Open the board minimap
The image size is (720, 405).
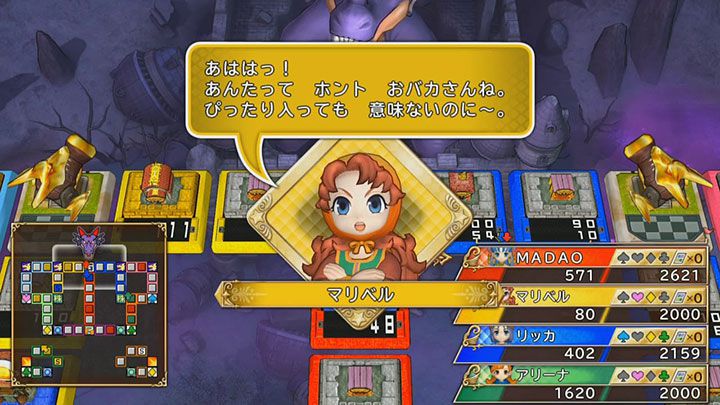tap(86, 304)
